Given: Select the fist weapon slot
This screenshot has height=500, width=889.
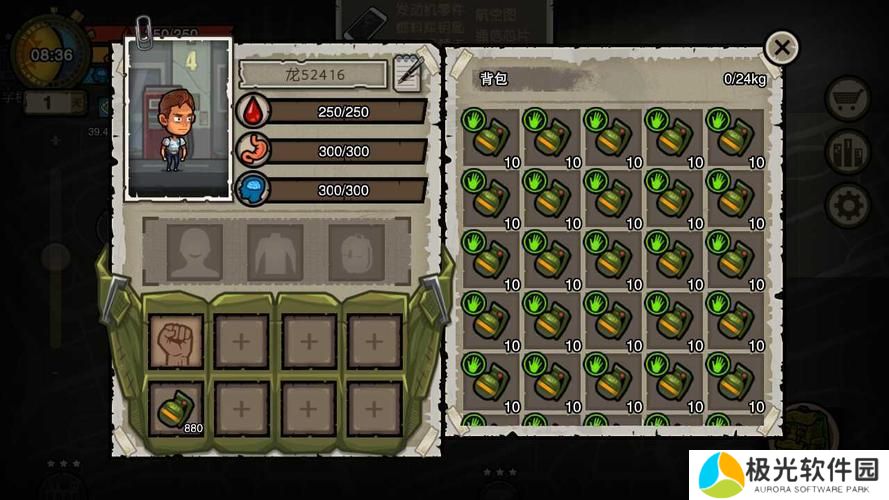Looking at the screenshot, I should pyautogui.click(x=176, y=341).
